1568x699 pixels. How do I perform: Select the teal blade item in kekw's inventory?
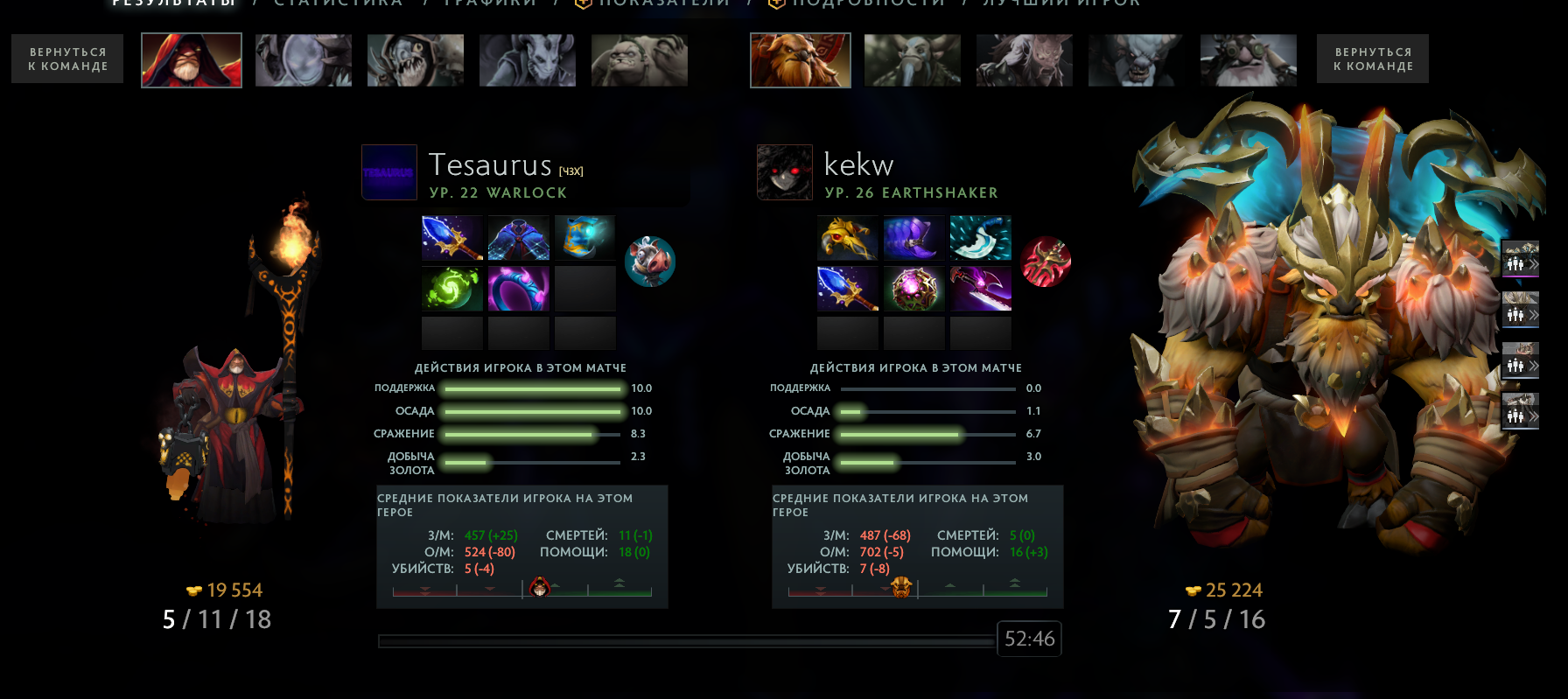tap(980, 237)
